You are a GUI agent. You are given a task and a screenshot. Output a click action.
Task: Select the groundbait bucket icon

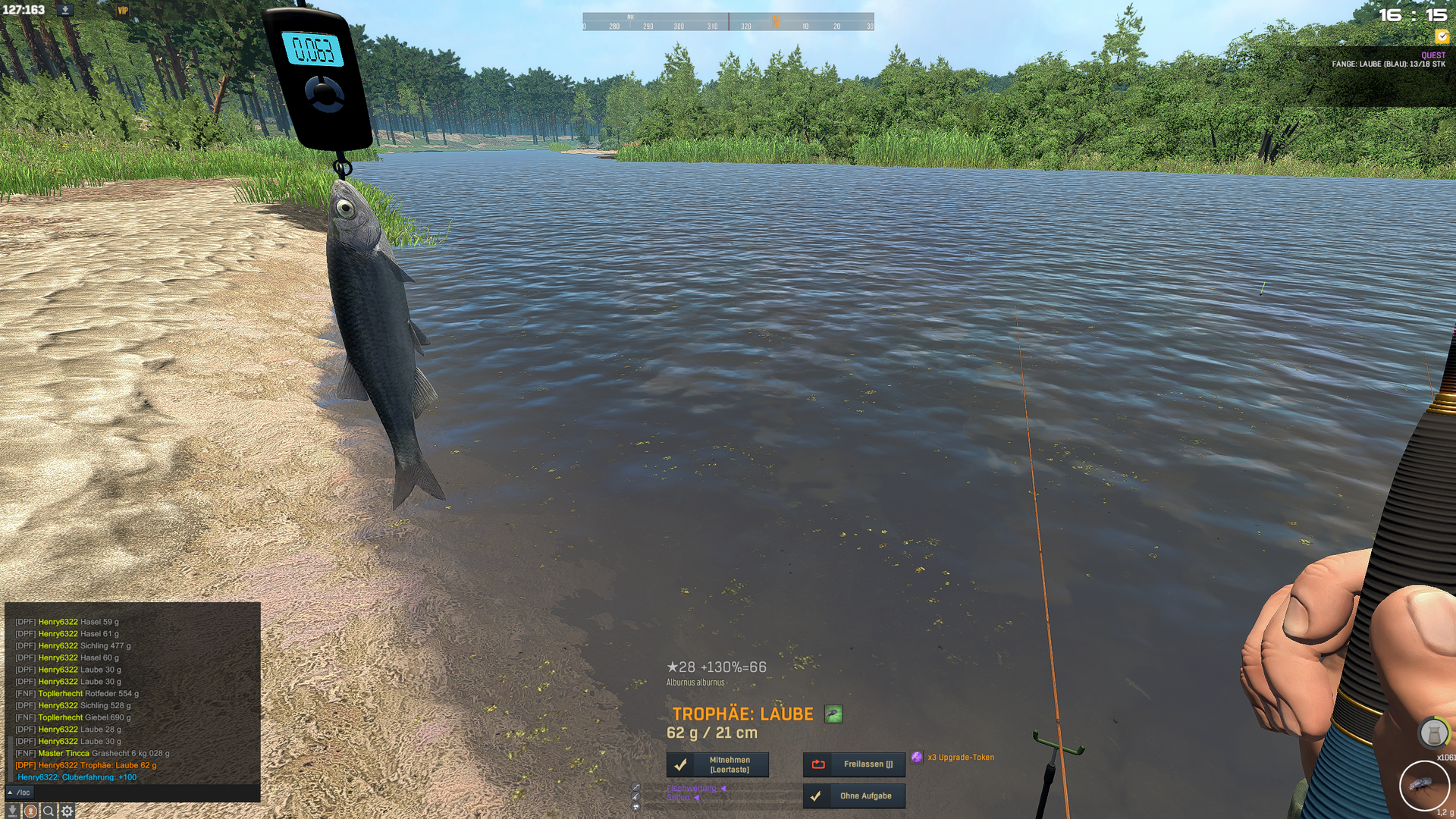tap(1433, 733)
